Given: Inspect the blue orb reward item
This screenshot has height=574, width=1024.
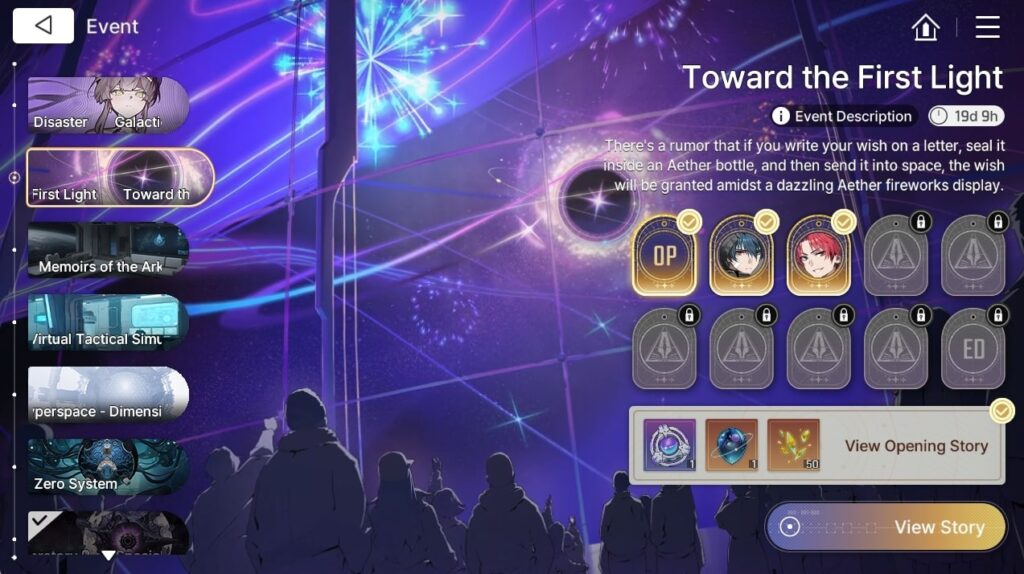Looking at the screenshot, I should (732, 446).
